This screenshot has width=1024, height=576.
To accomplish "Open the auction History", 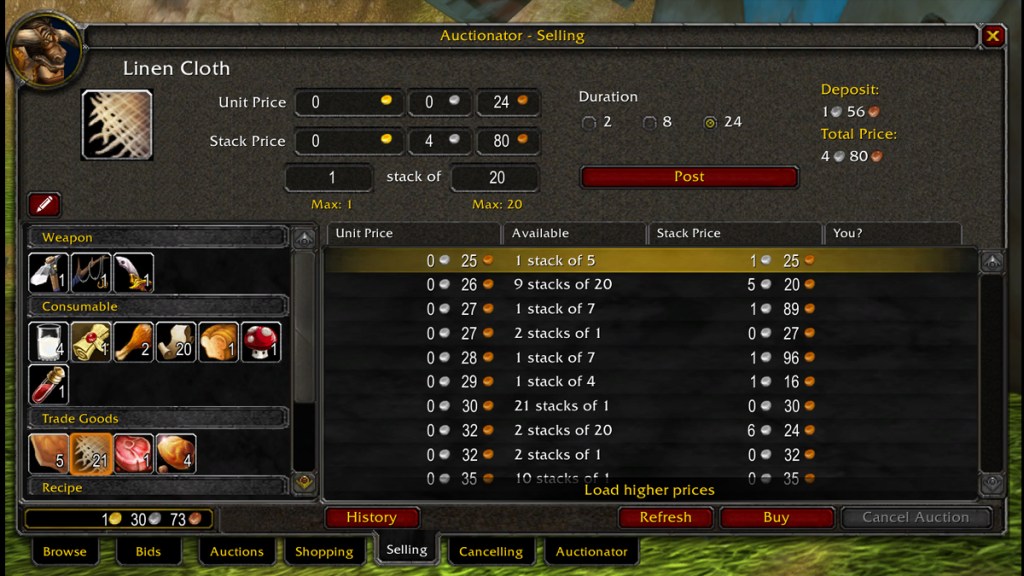I will 371,518.
